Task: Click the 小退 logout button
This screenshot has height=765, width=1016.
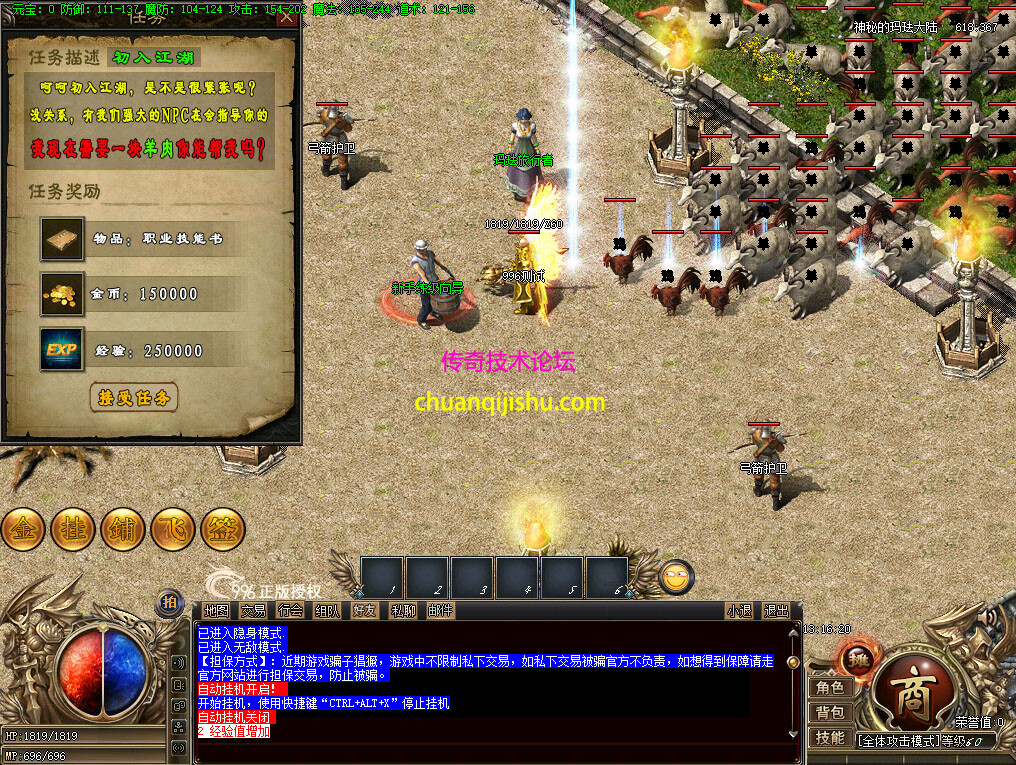Action: [740, 610]
